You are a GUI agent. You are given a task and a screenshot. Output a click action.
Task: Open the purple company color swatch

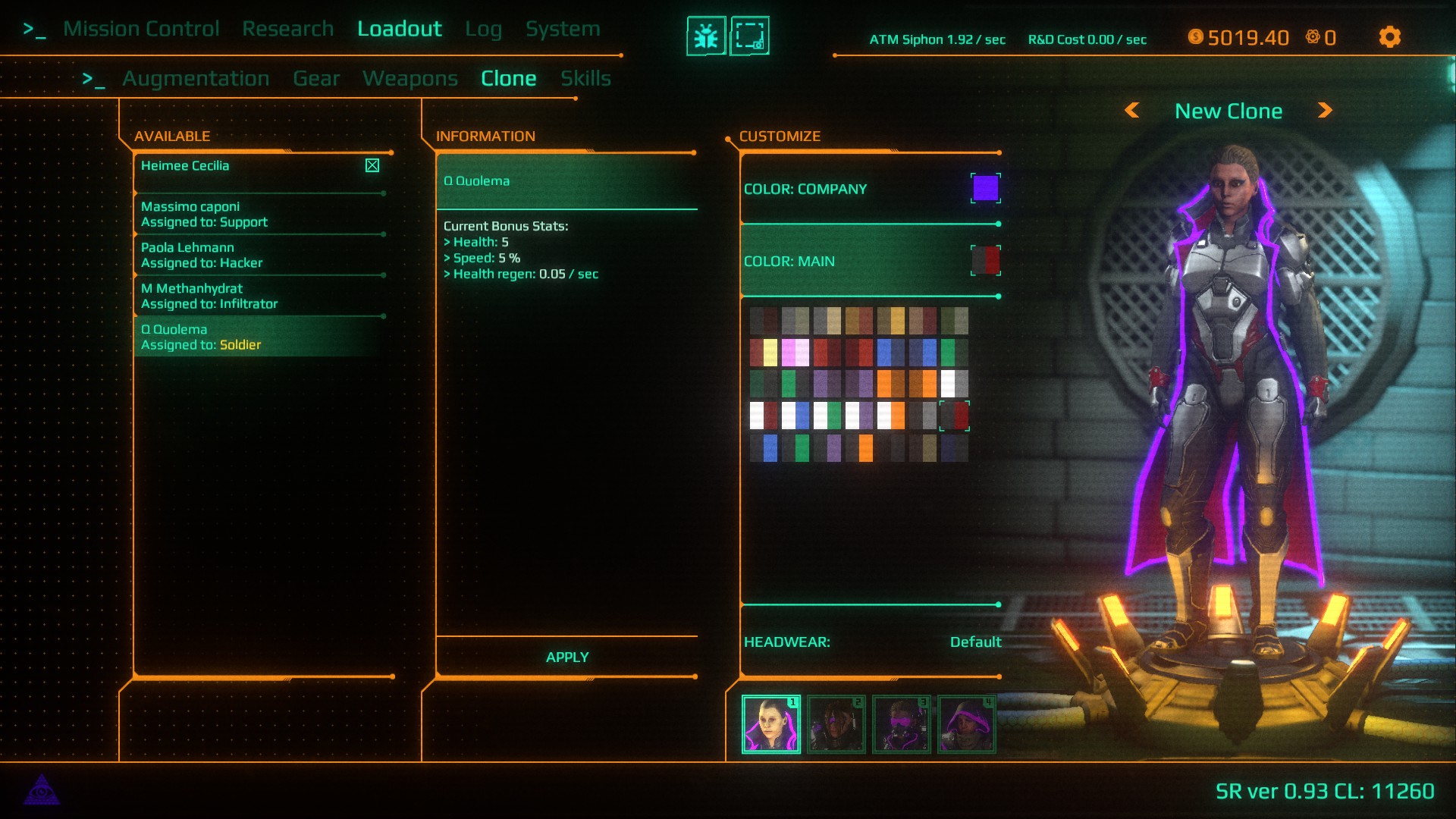pyautogui.click(x=985, y=188)
